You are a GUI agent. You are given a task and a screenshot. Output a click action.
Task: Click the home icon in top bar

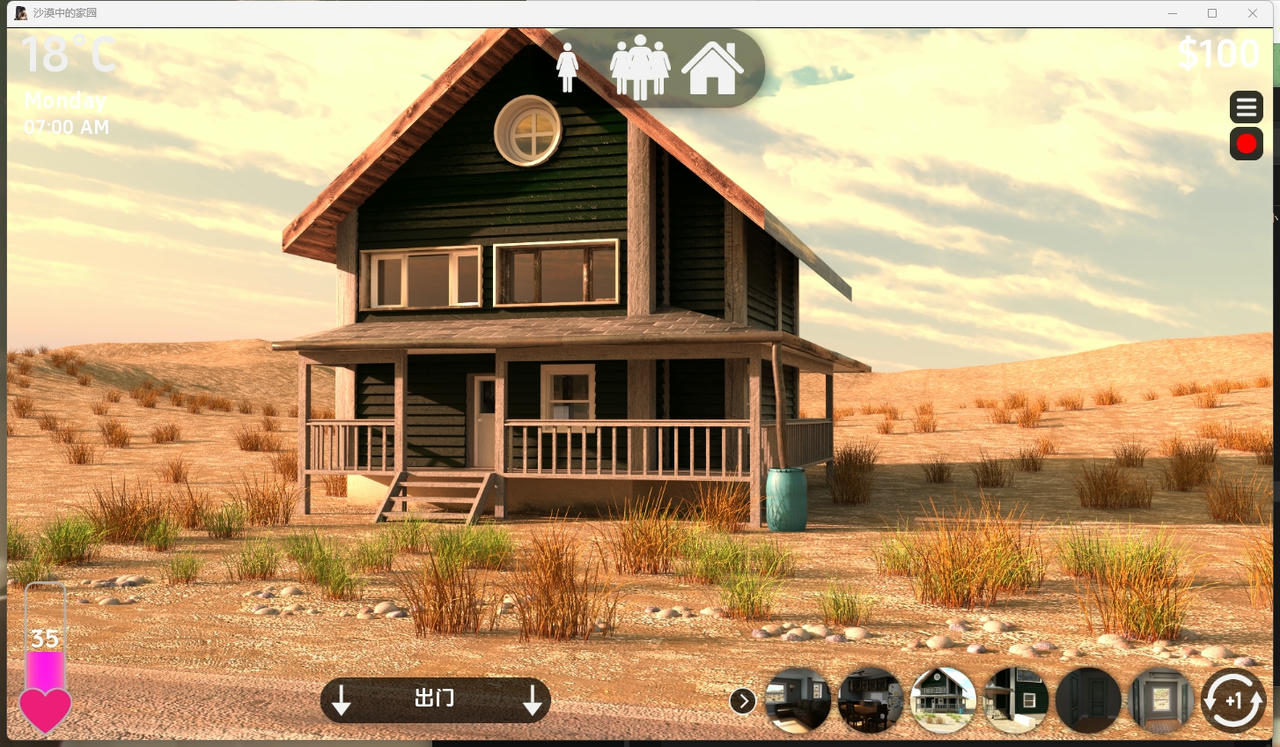pyautogui.click(x=712, y=66)
